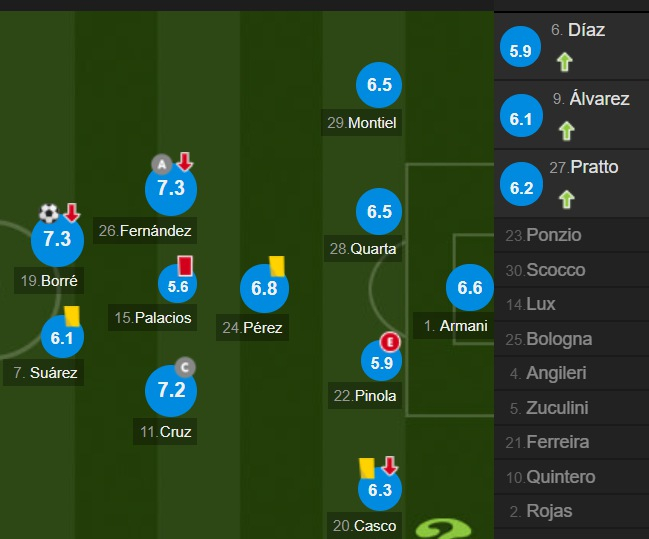Select substitute Díaz in the bench list
This screenshot has height=539, width=649.
(x=571, y=45)
